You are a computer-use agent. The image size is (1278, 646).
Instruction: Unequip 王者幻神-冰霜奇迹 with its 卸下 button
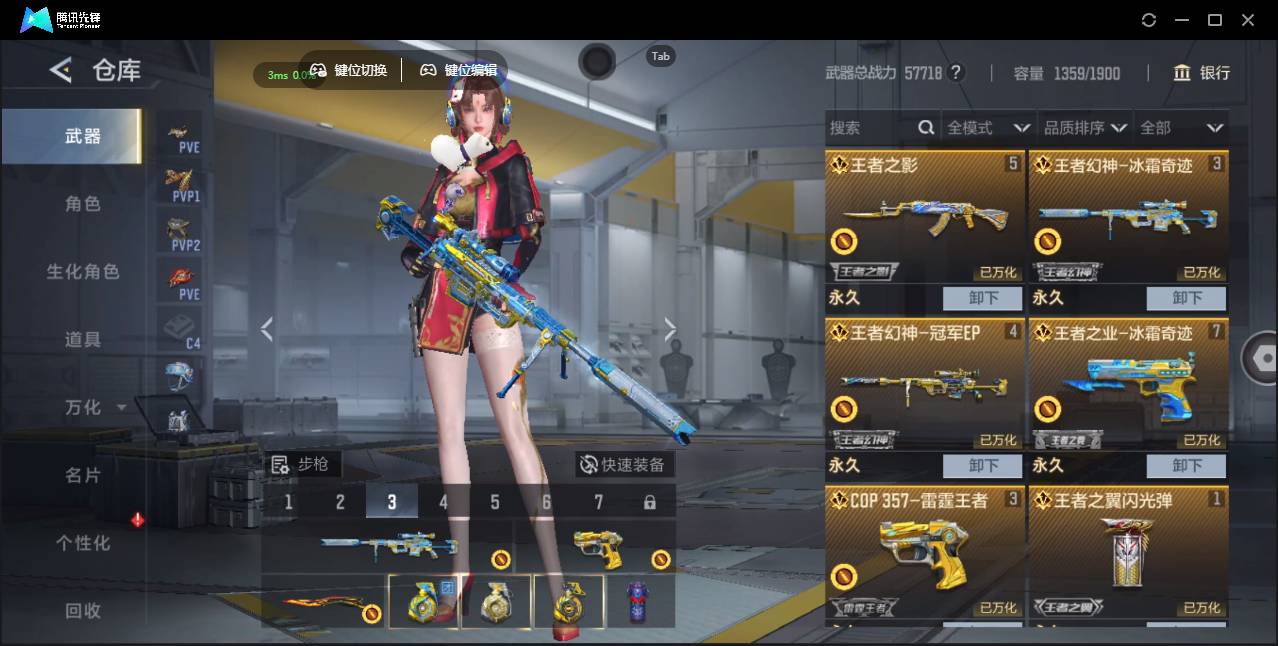[1186, 298]
